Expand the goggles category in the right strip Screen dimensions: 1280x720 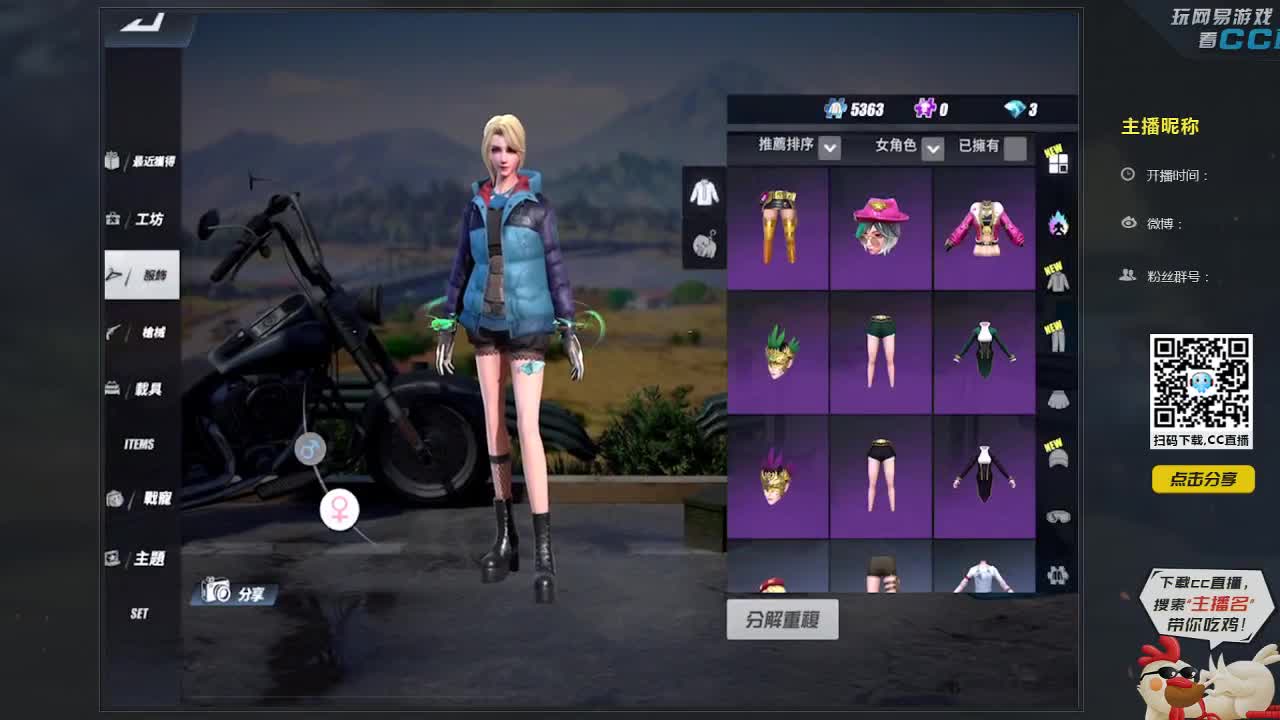1060,515
